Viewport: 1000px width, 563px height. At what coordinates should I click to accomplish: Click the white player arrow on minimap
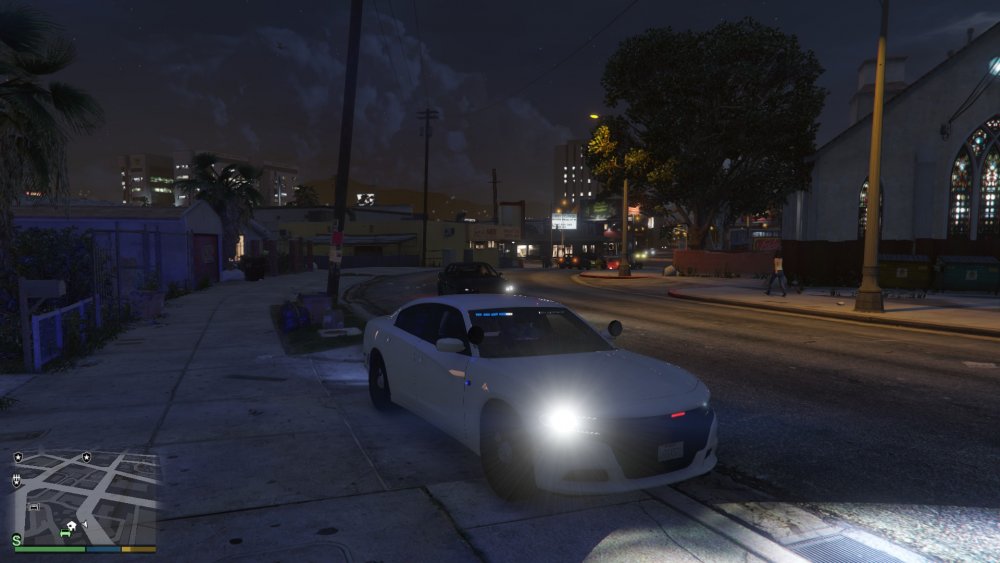coord(85,524)
